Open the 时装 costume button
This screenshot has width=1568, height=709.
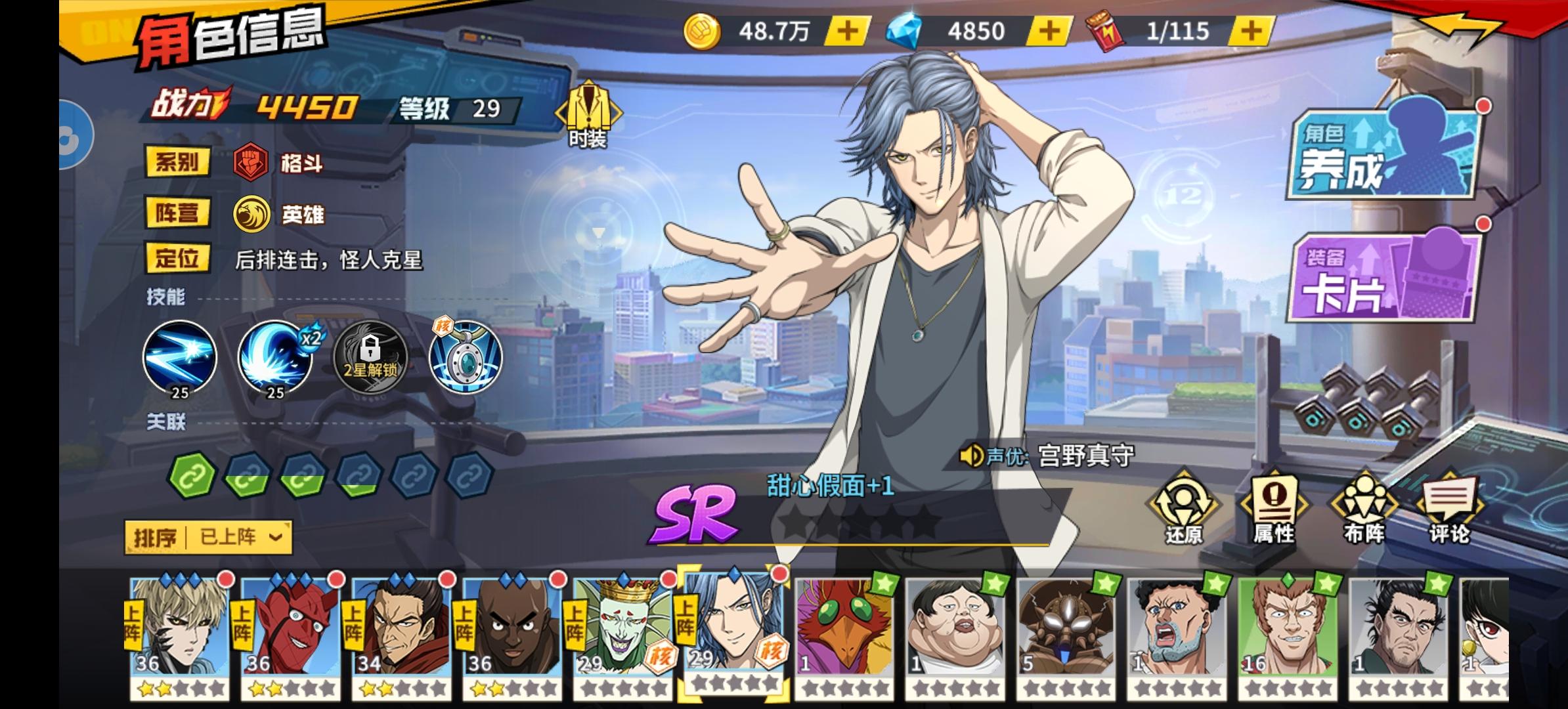(x=588, y=116)
